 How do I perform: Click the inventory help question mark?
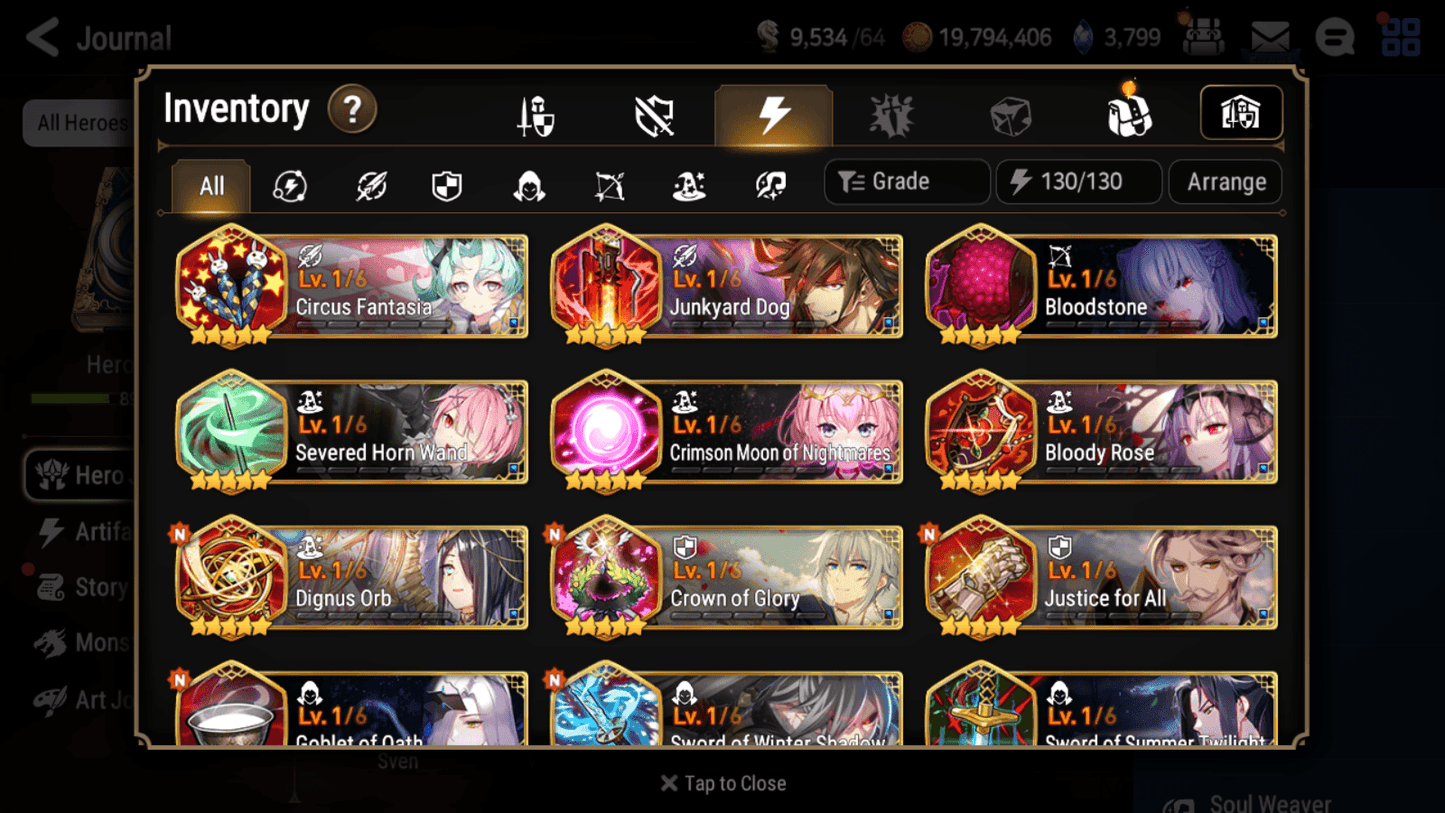[x=352, y=111]
